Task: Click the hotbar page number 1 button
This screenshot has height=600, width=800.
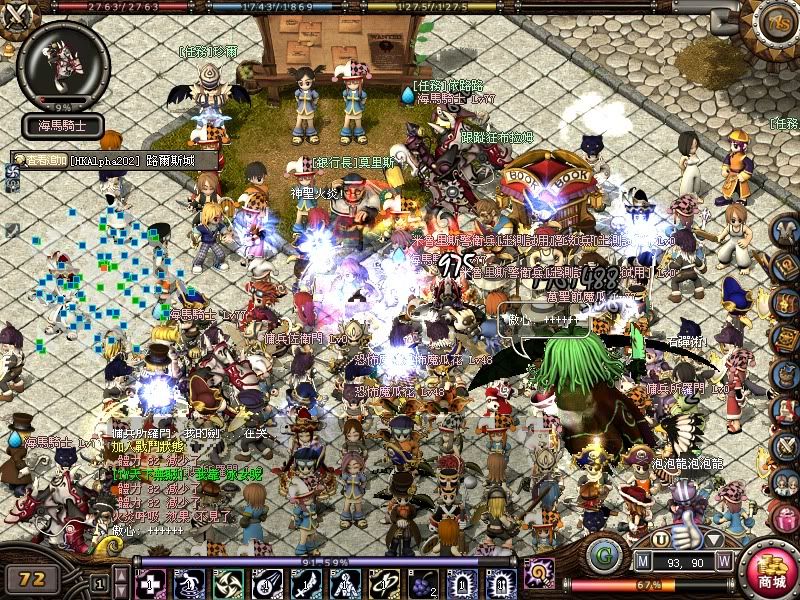Action: [x=99, y=583]
